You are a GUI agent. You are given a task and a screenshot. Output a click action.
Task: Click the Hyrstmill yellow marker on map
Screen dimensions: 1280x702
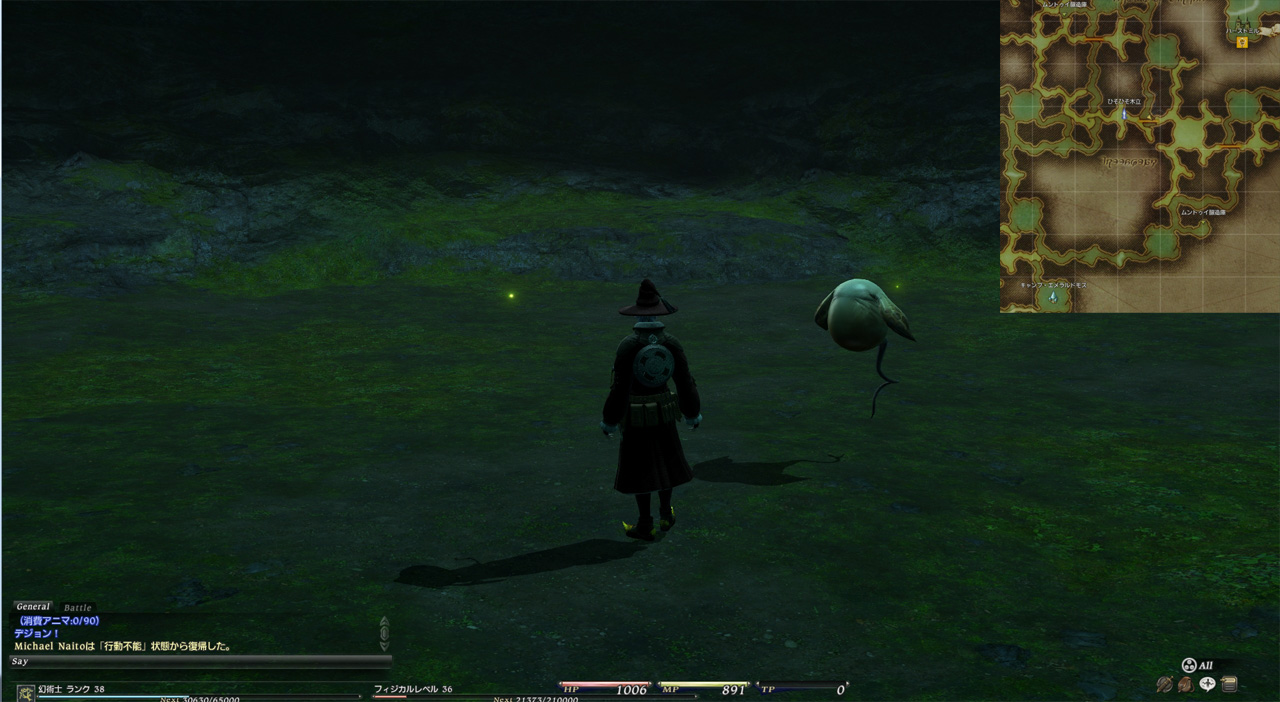(1242, 43)
